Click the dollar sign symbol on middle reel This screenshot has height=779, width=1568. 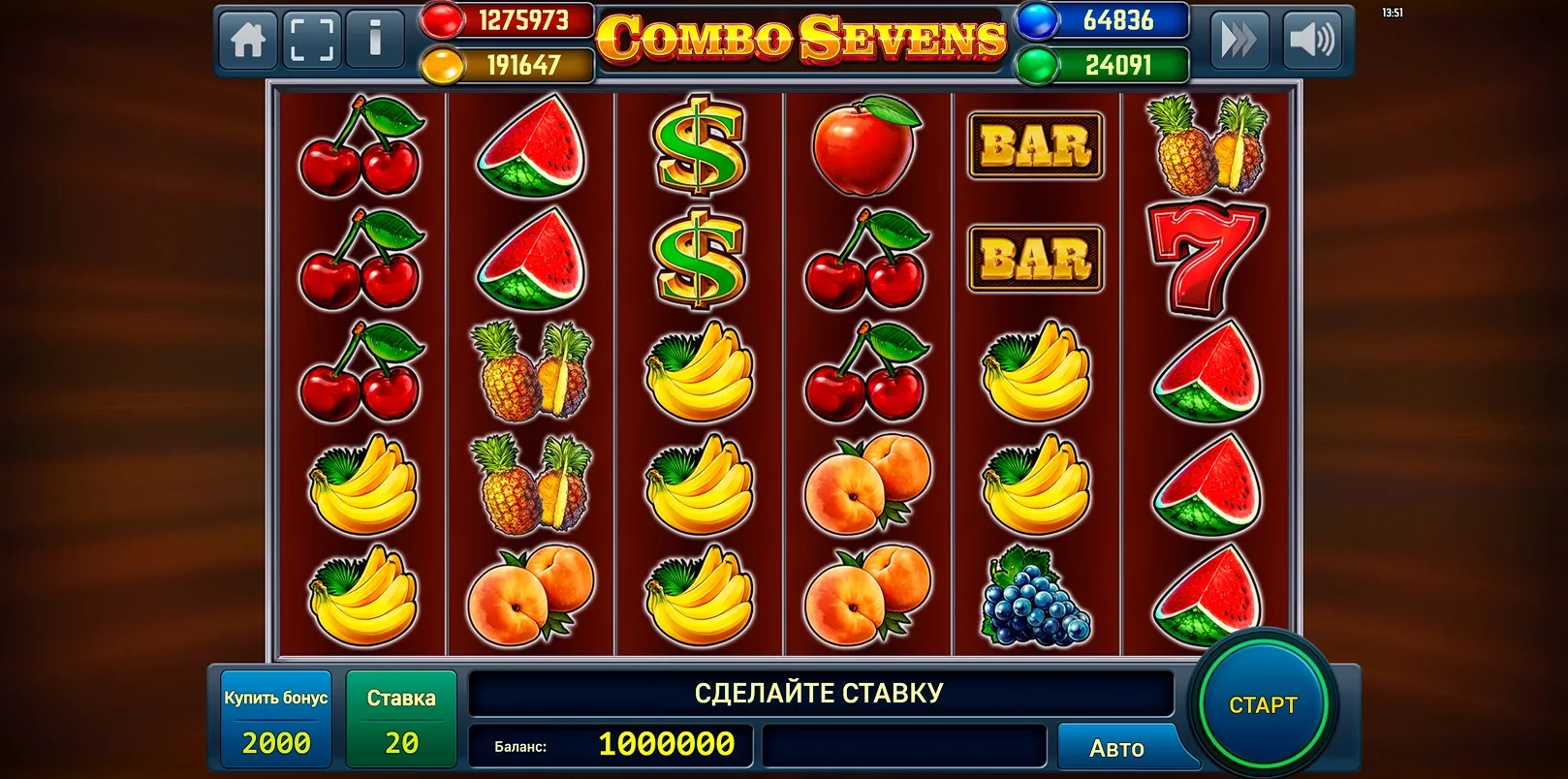[x=699, y=147]
